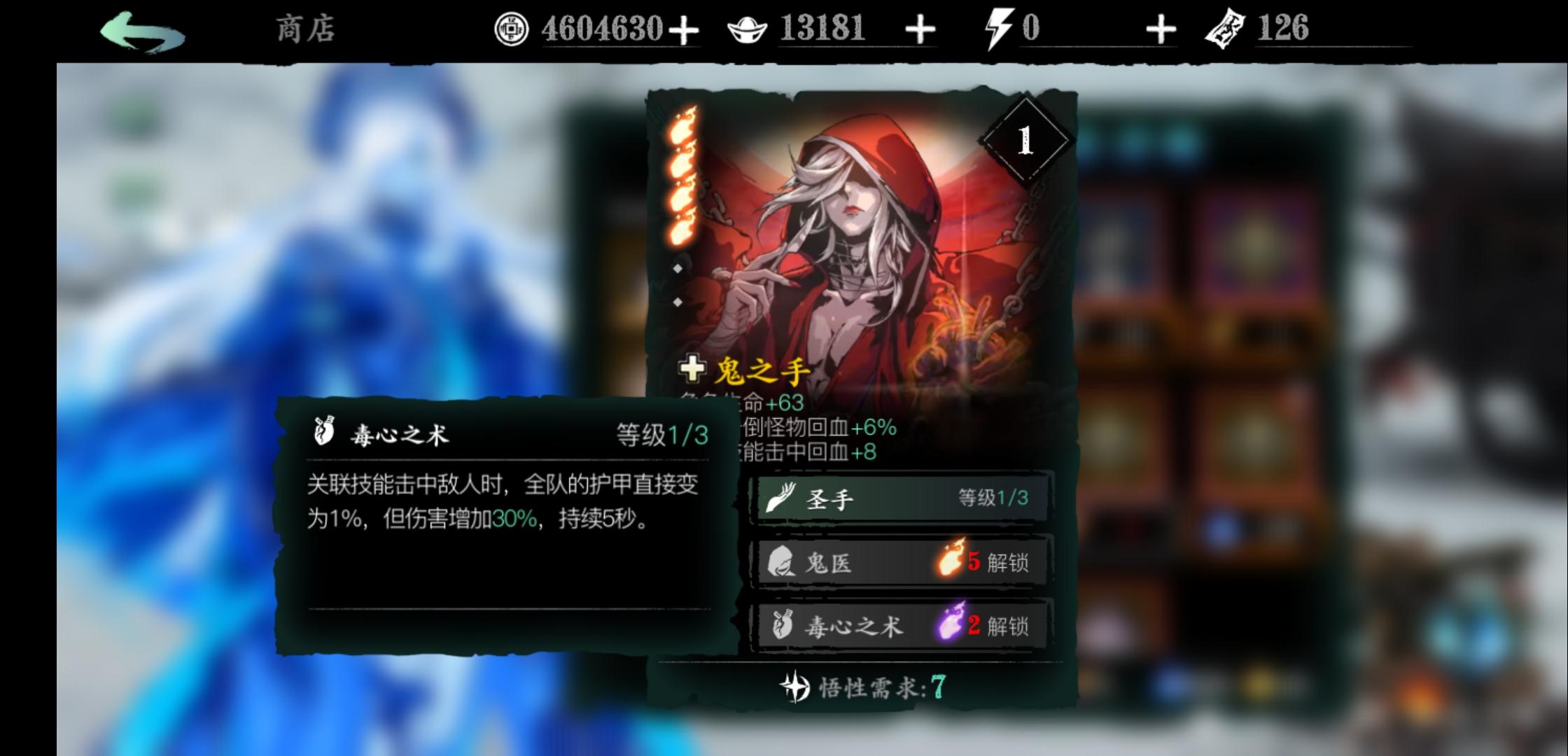
Task: Expand the 鬼医 unlock row details
Action: pos(899,561)
